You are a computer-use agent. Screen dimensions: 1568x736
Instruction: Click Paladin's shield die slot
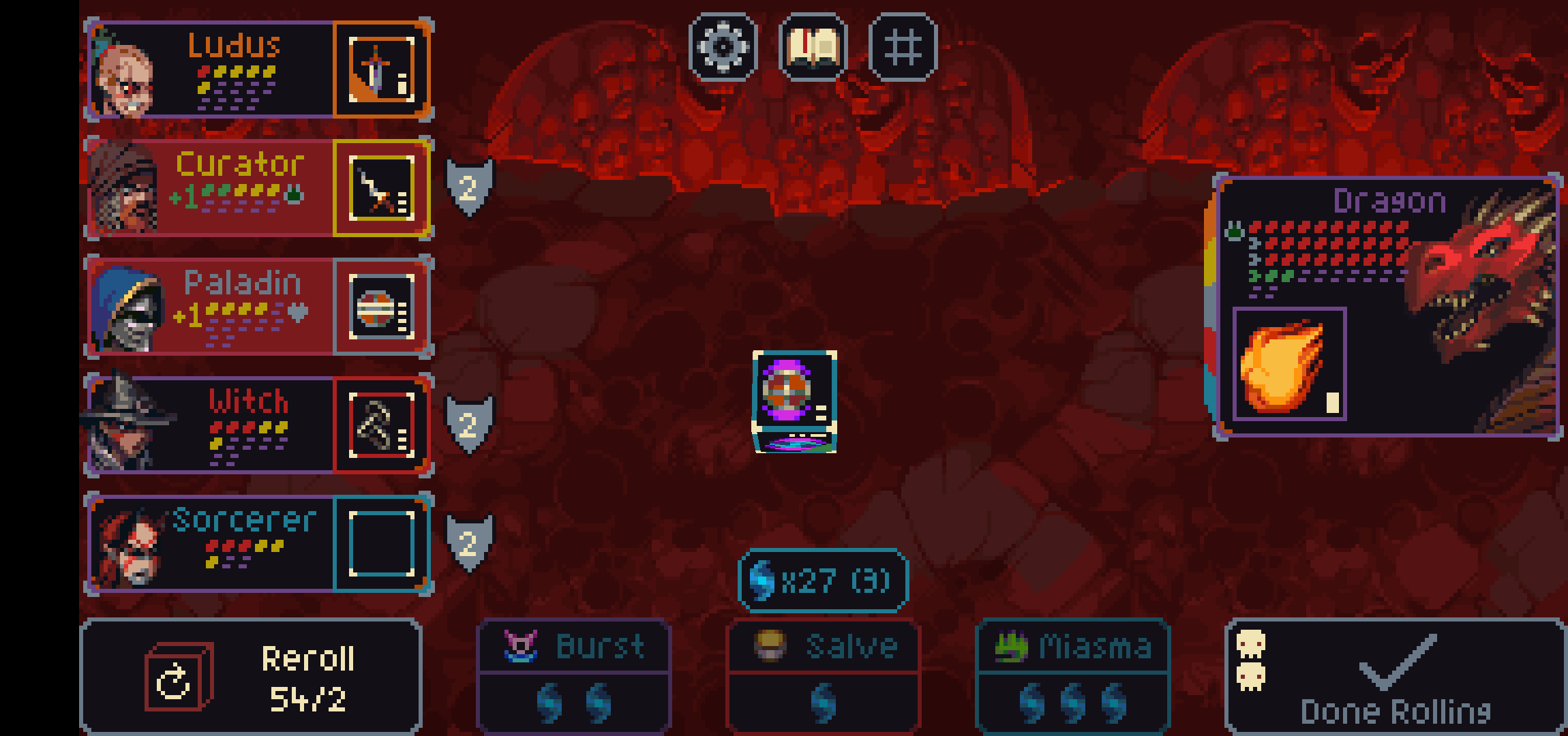tap(382, 307)
